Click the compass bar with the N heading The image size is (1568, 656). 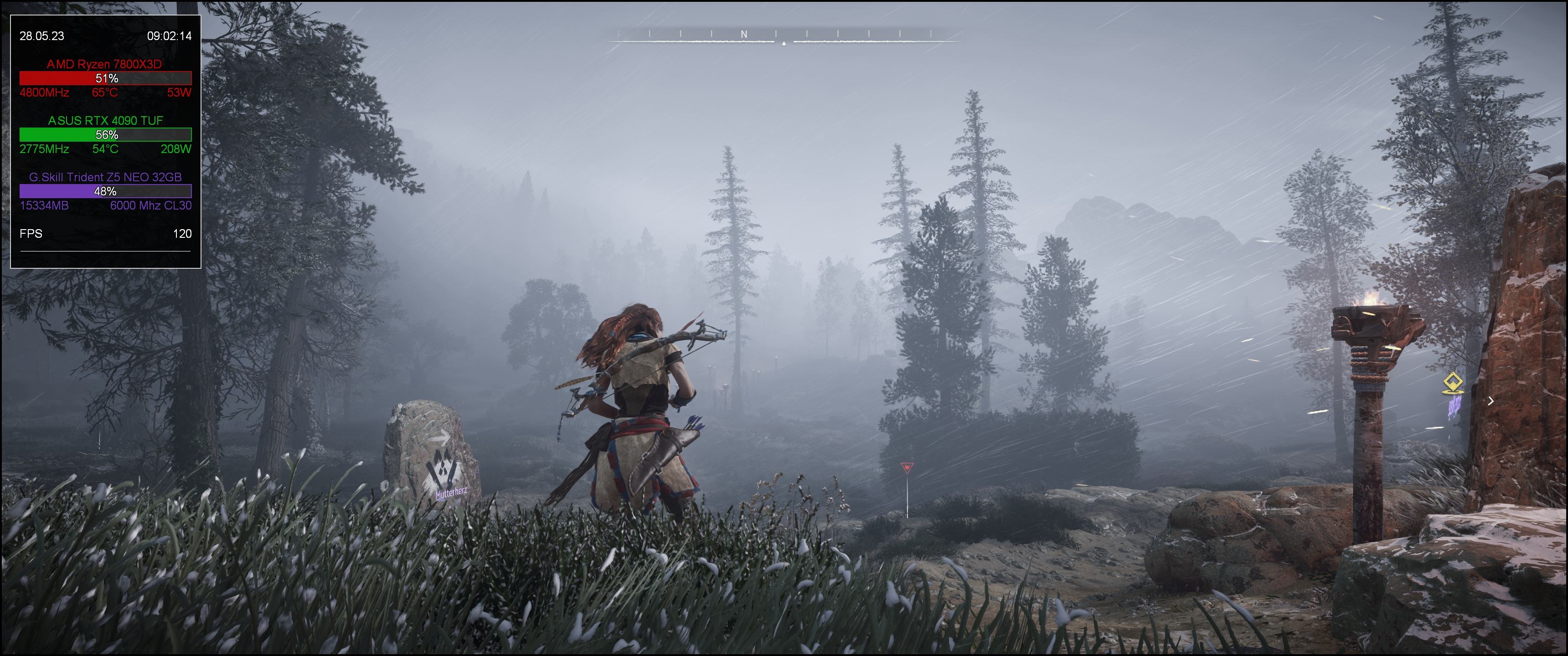[x=784, y=36]
